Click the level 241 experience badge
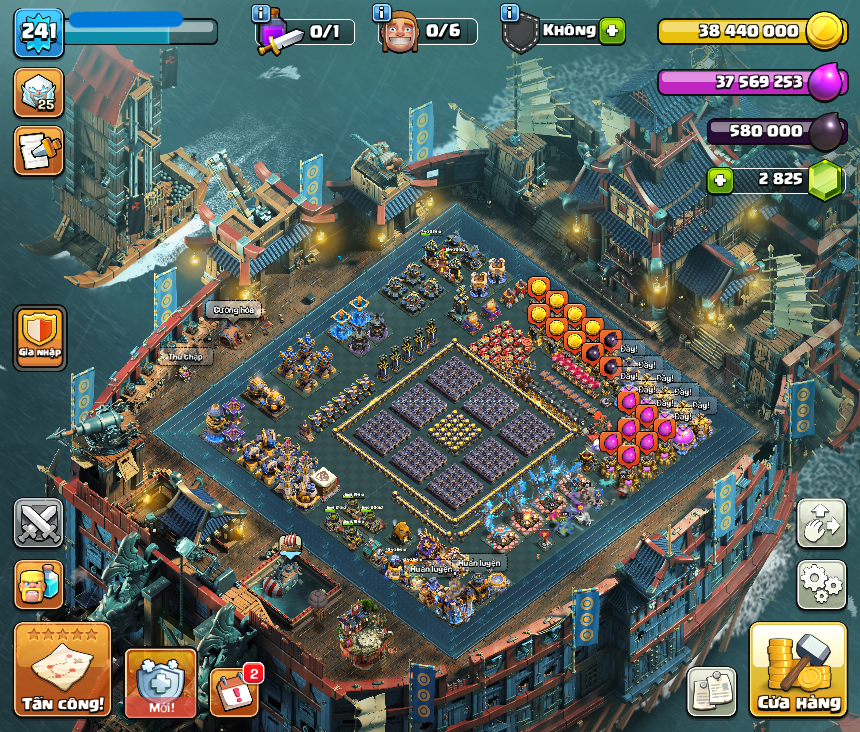 point(39,33)
